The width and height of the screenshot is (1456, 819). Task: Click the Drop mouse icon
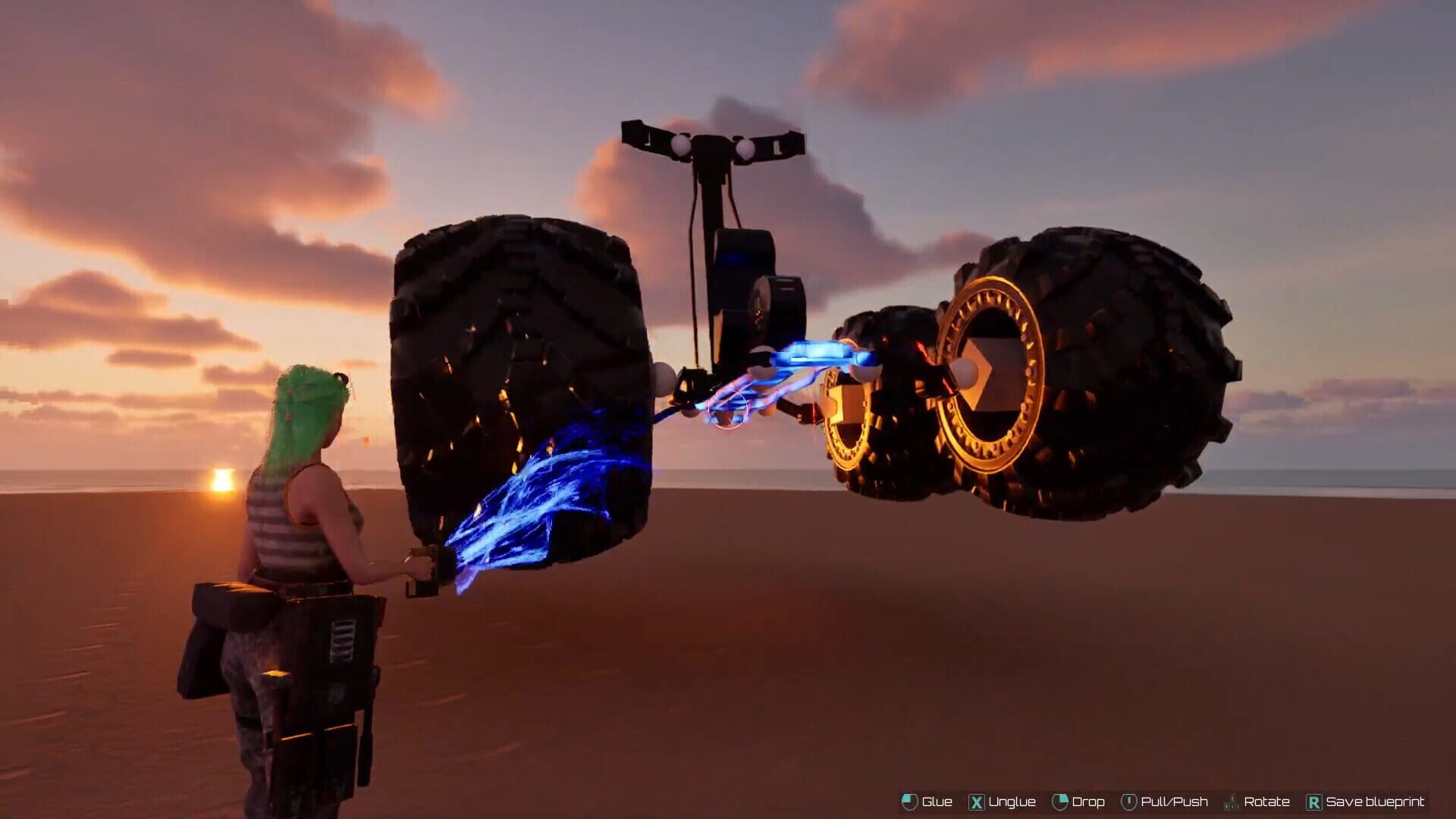pos(1060,802)
